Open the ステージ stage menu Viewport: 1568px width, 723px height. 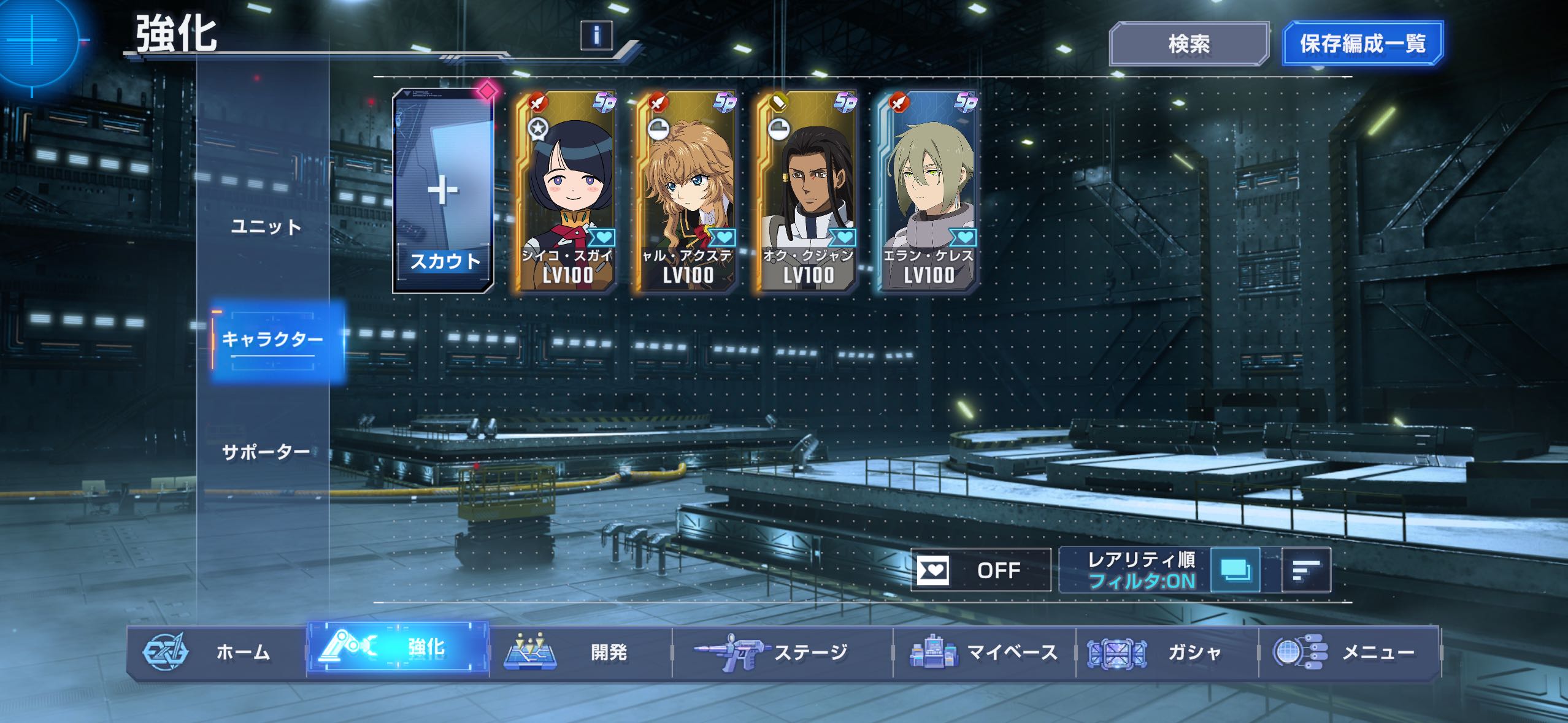coord(782,652)
